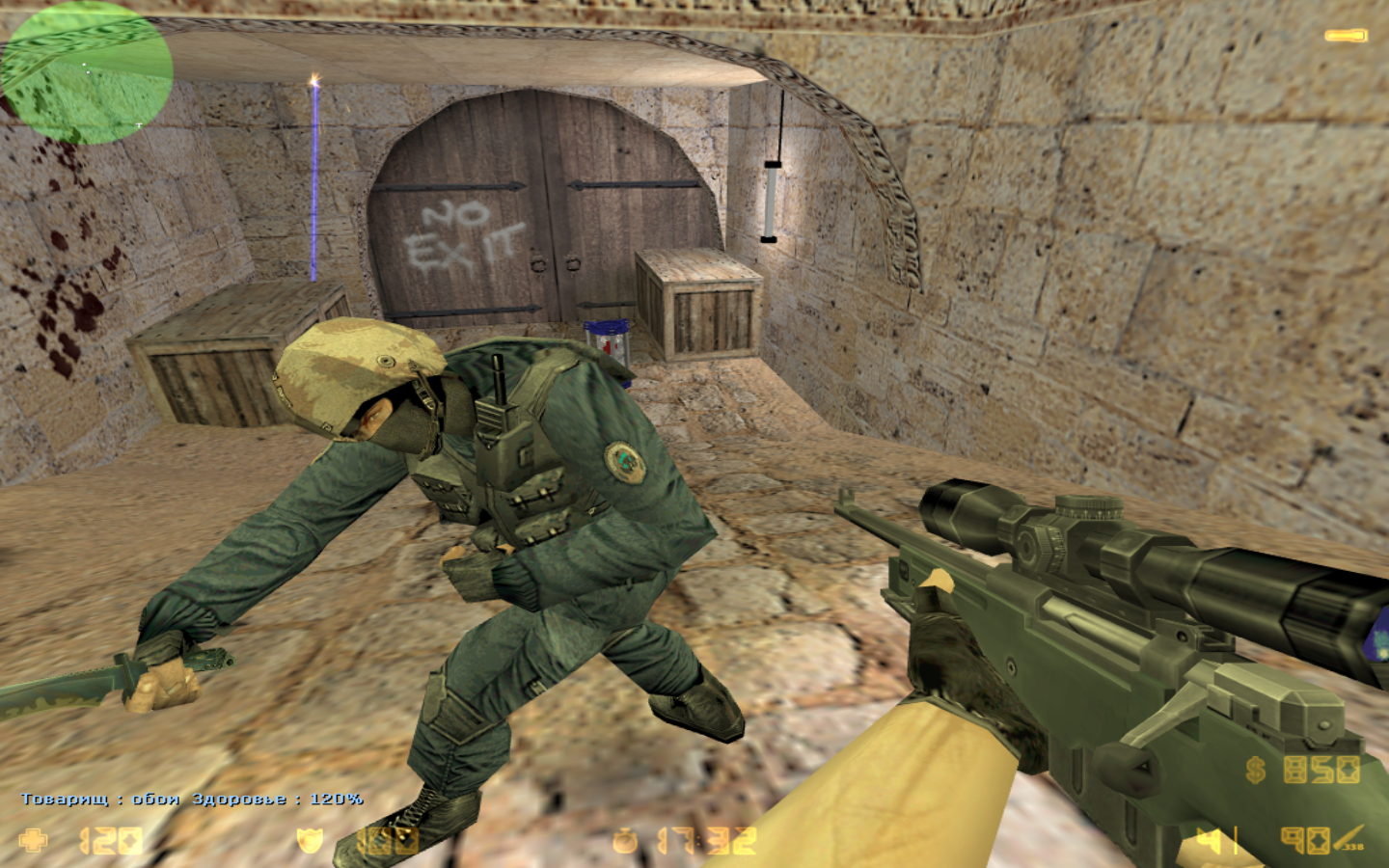Select the round timer clock icon
The height and width of the screenshot is (868, 1389).
click(625, 841)
